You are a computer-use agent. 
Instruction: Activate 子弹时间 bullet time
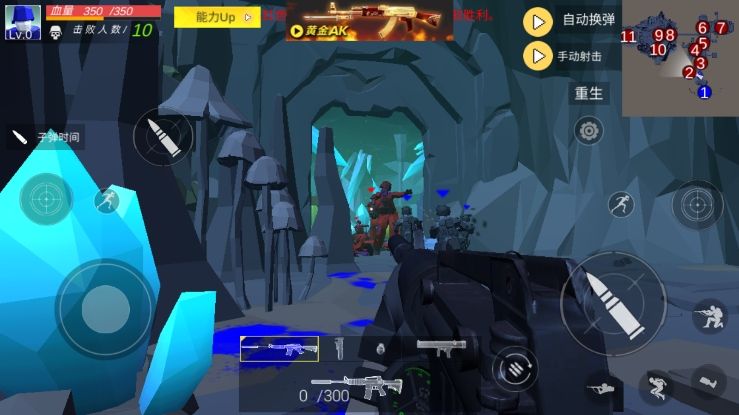click(x=45, y=137)
